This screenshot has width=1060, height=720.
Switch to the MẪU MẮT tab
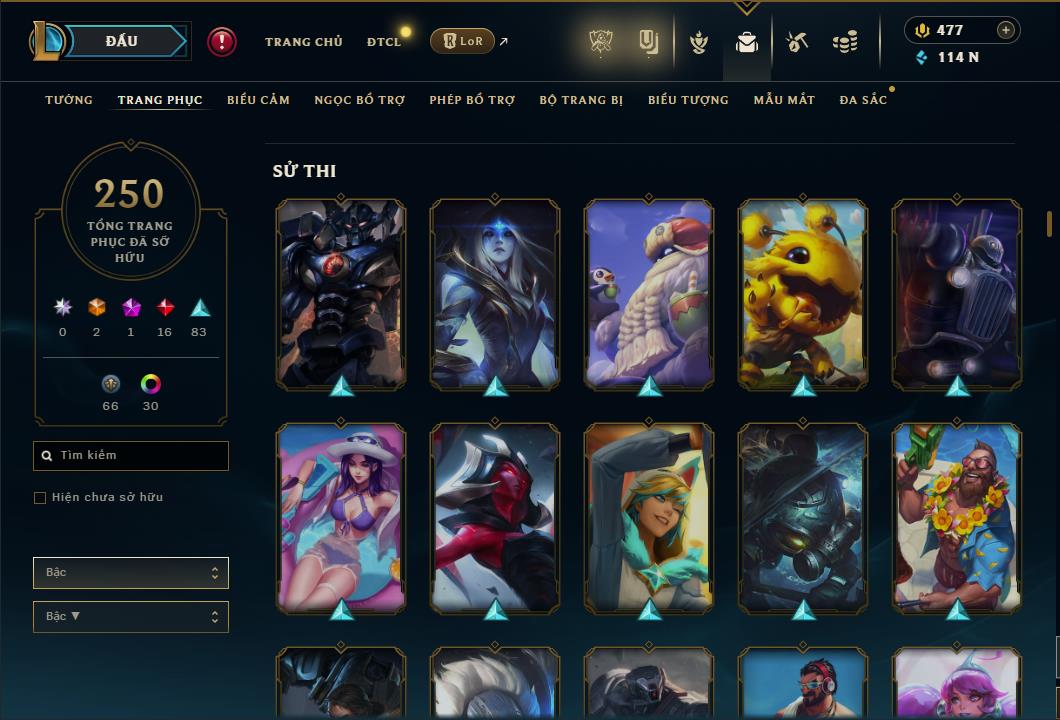[x=784, y=100]
